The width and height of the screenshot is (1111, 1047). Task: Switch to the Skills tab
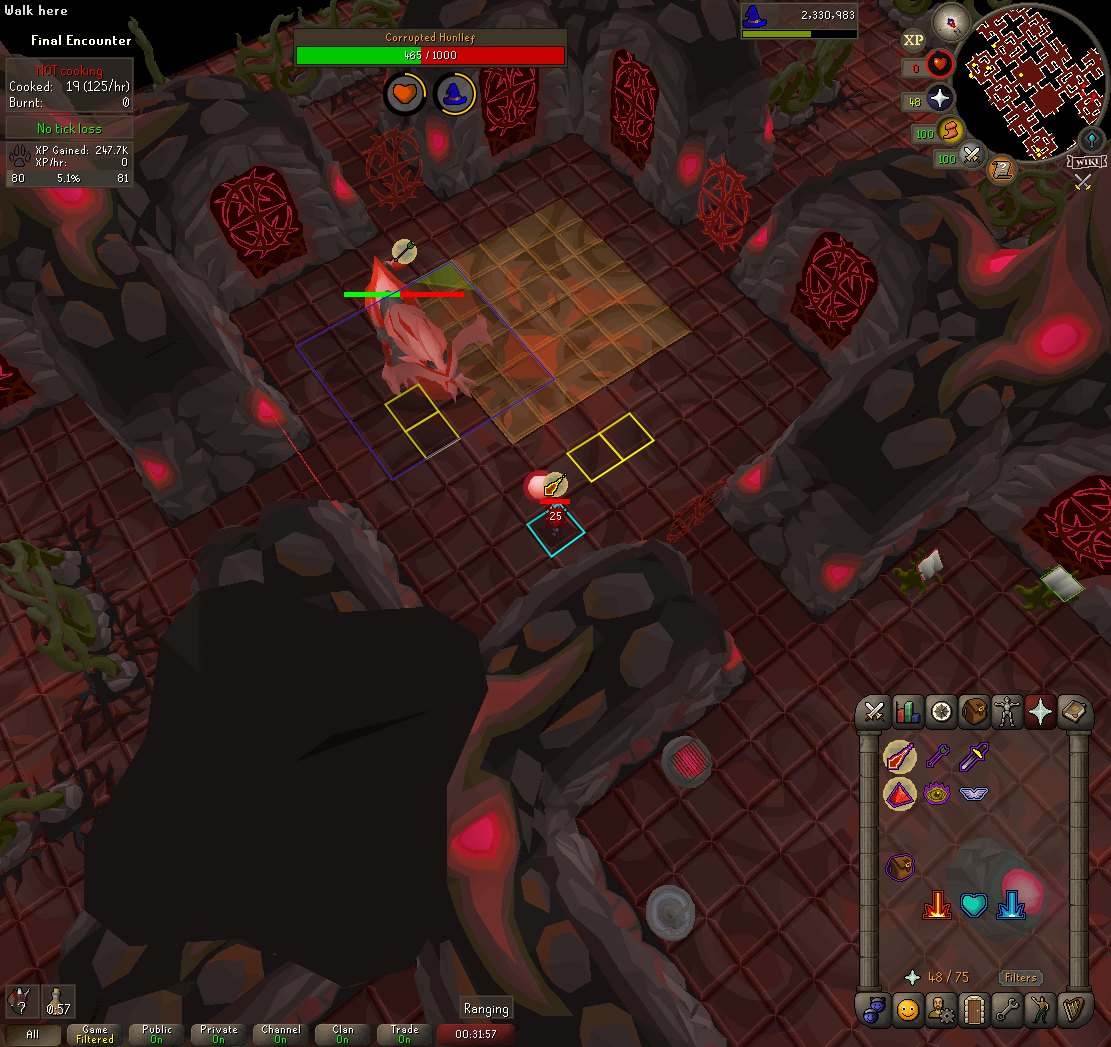pos(907,712)
